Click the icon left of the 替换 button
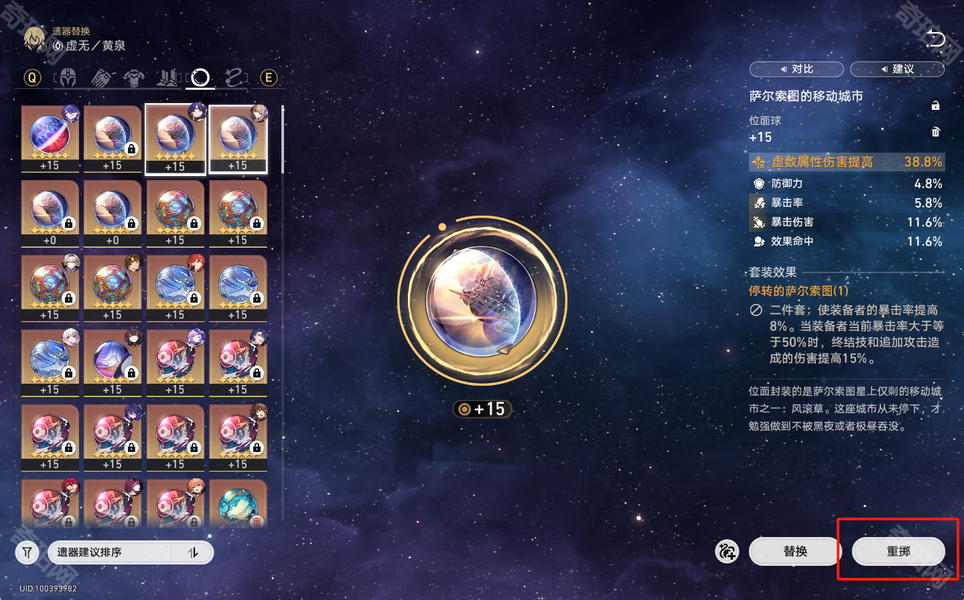This screenshot has width=964, height=600. [x=727, y=551]
